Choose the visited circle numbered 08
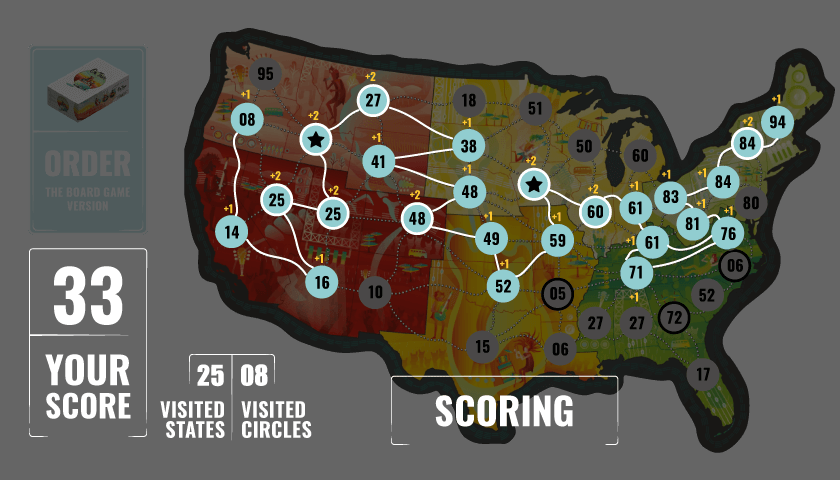The width and height of the screenshot is (840, 480). click(x=247, y=121)
